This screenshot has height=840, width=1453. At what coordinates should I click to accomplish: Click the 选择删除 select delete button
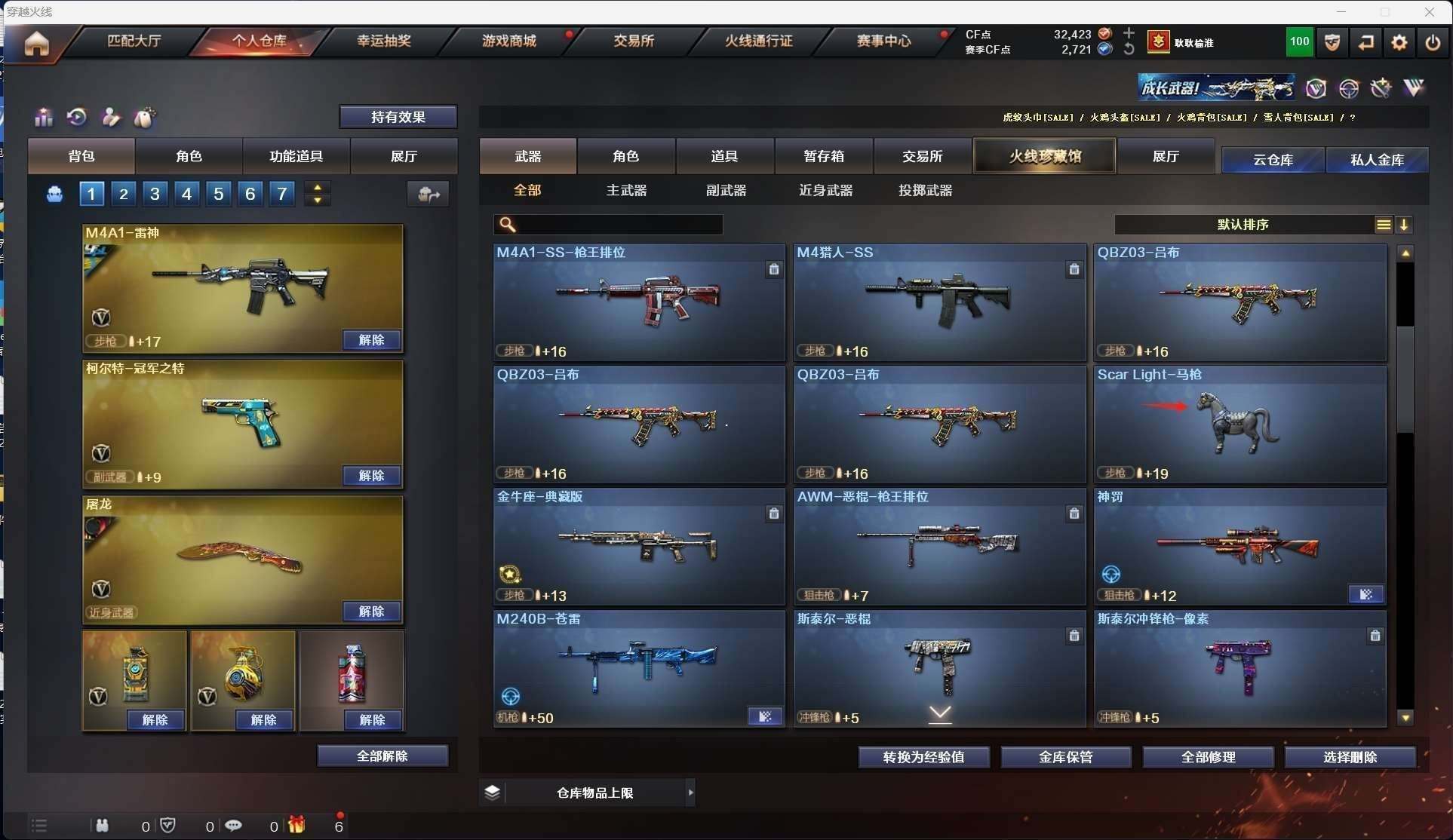(x=1350, y=757)
